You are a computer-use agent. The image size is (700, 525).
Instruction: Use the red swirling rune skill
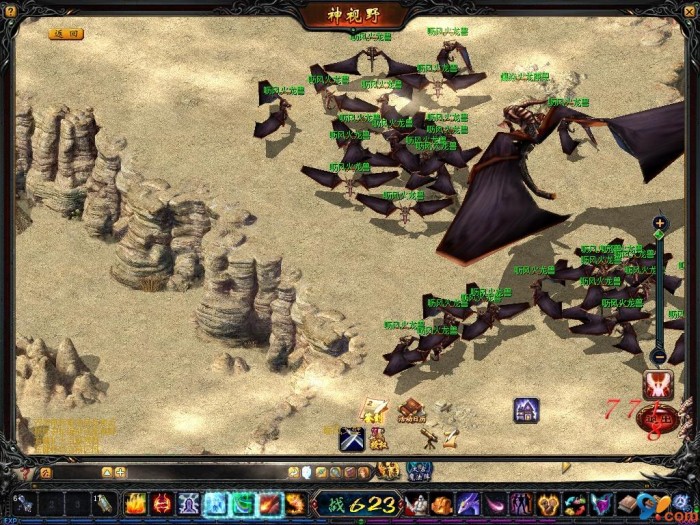click(162, 504)
